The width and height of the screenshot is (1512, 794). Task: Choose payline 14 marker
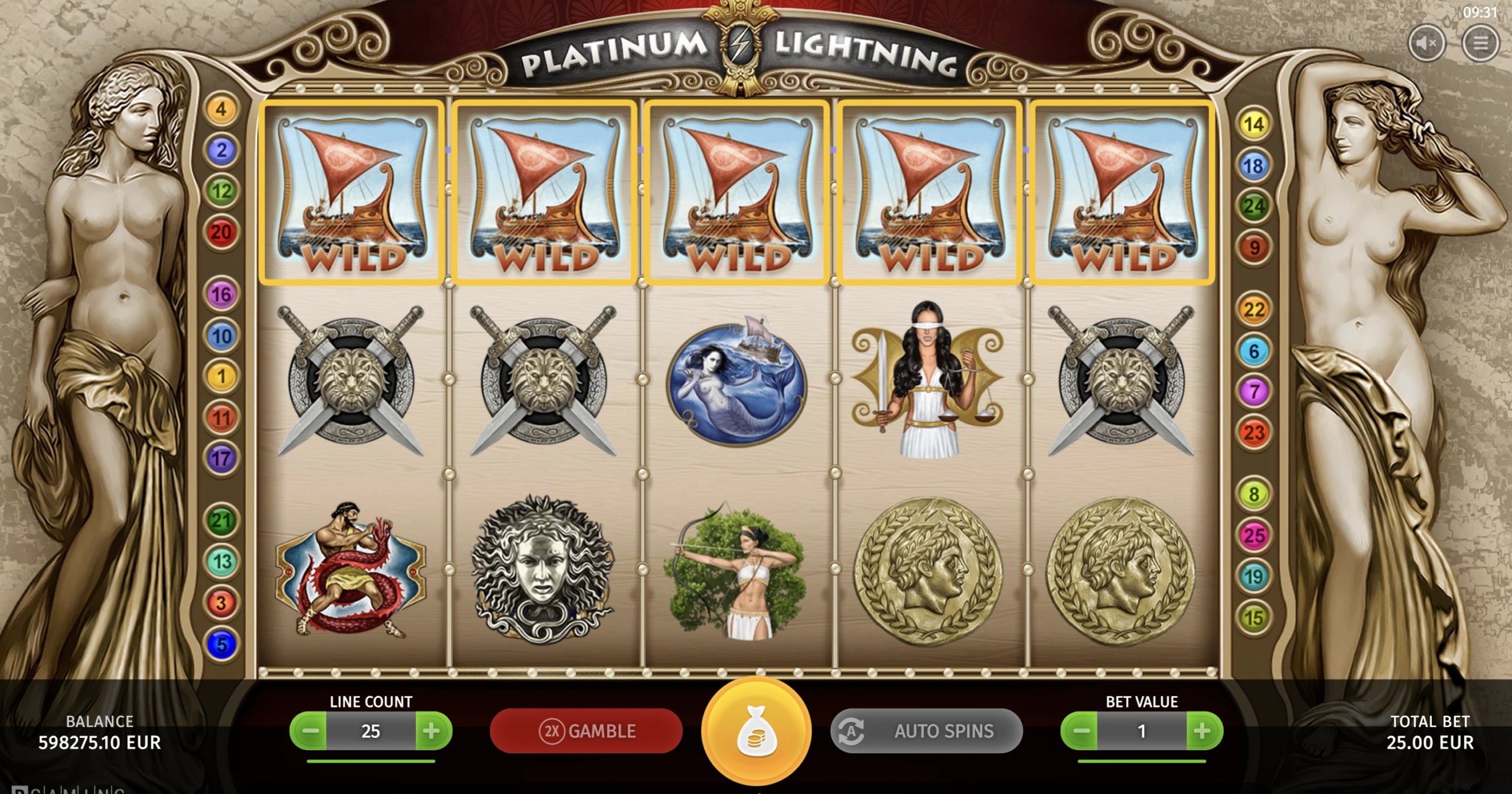point(1253,124)
